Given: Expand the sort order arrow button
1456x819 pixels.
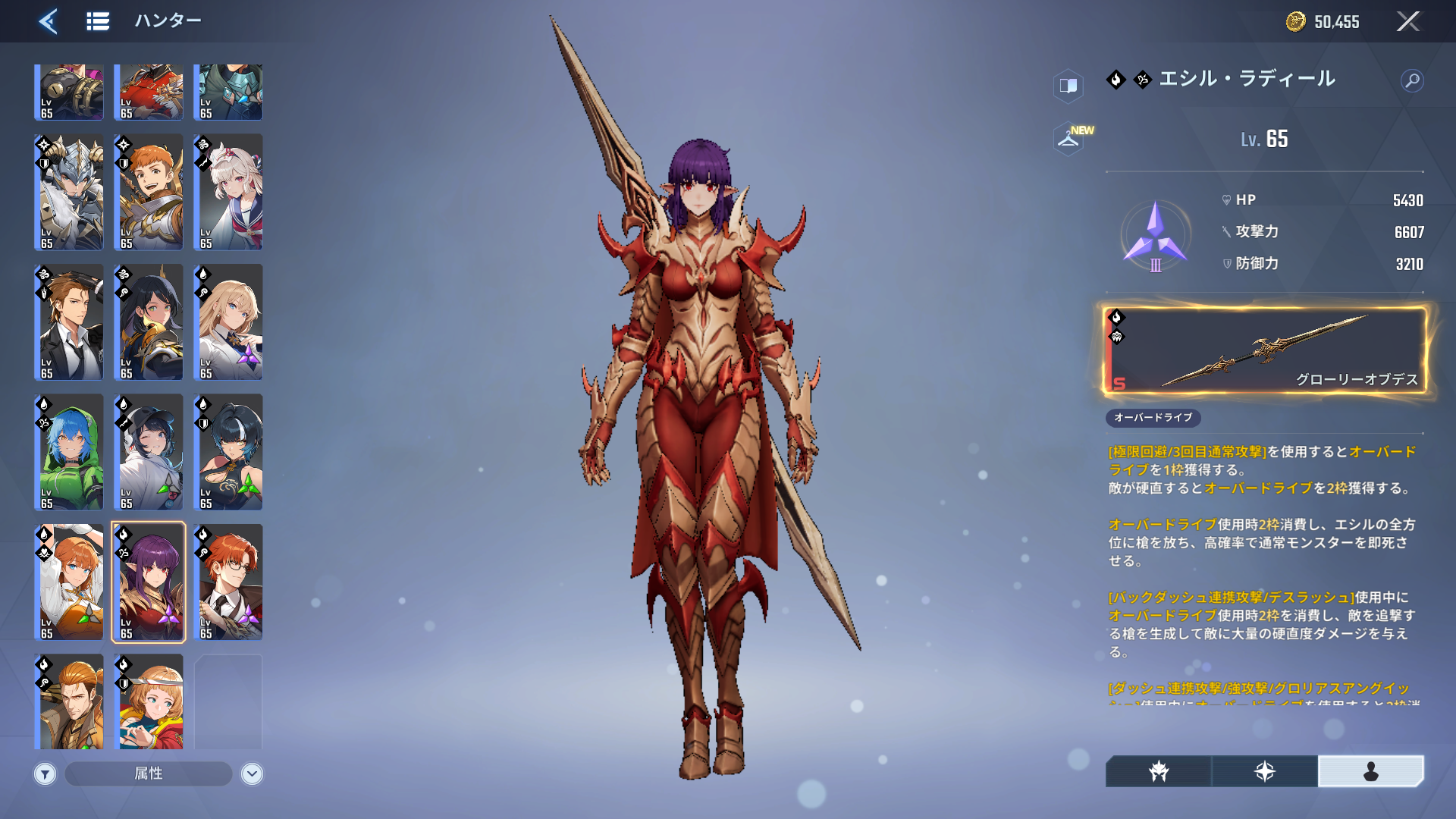Looking at the screenshot, I should point(252,773).
